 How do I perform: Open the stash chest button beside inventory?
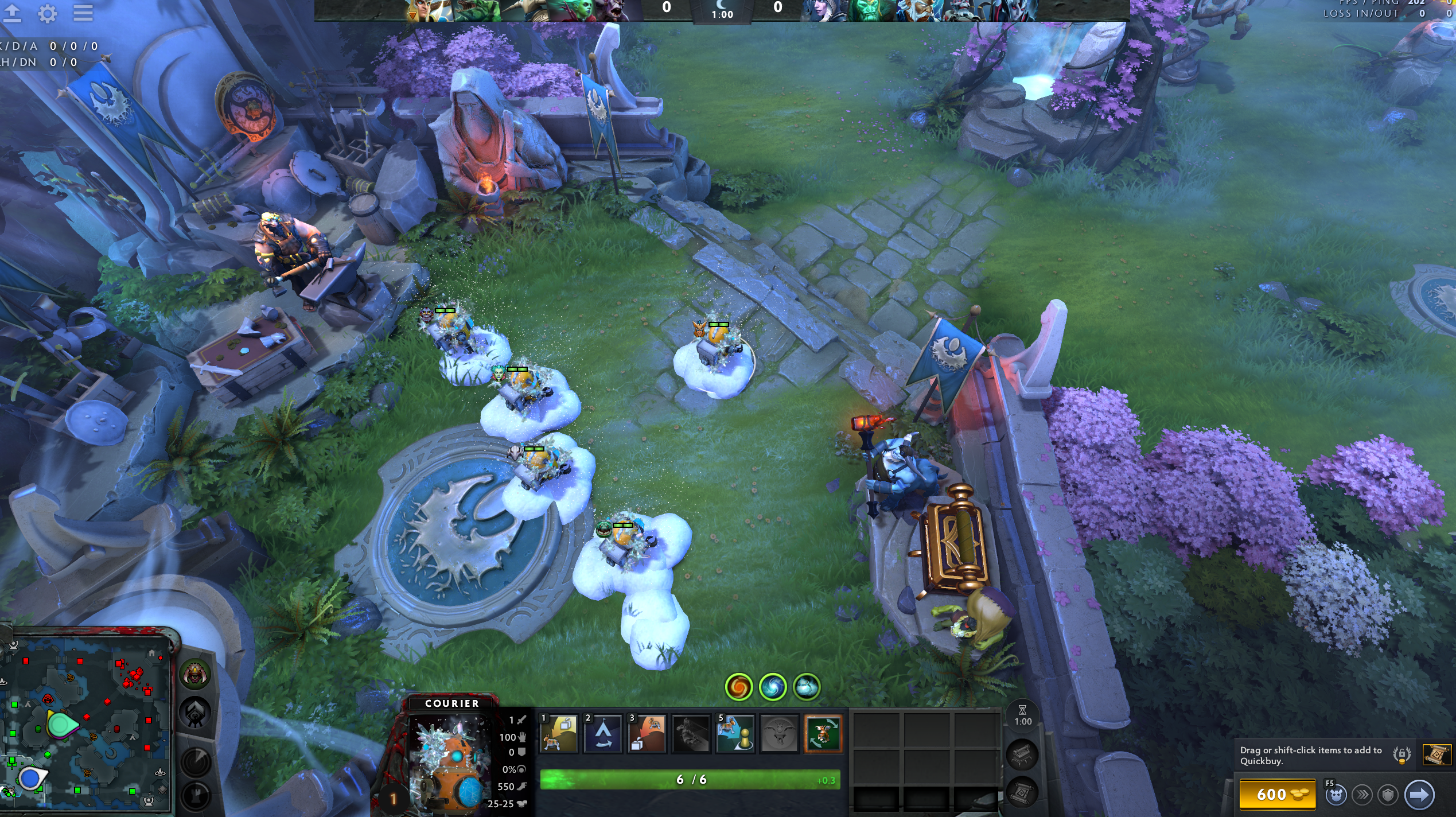click(x=1022, y=755)
